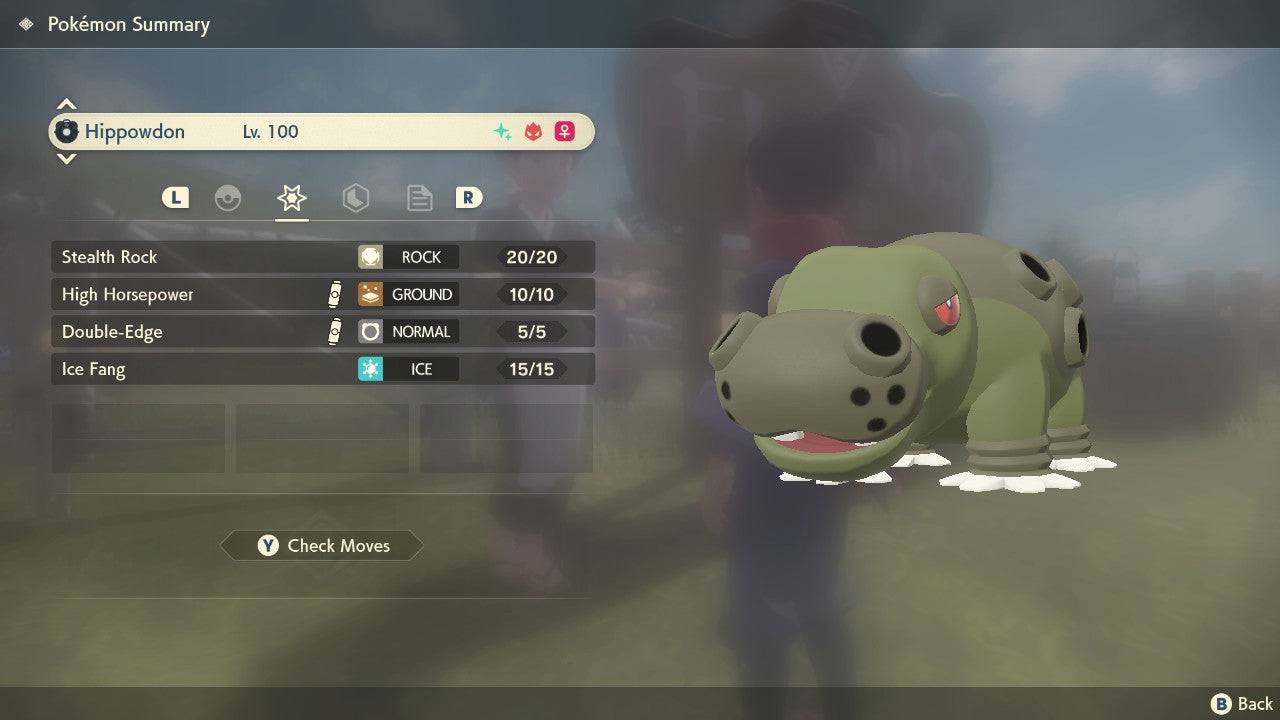
Task: Select the Double-Edge move row
Action: 322,332
